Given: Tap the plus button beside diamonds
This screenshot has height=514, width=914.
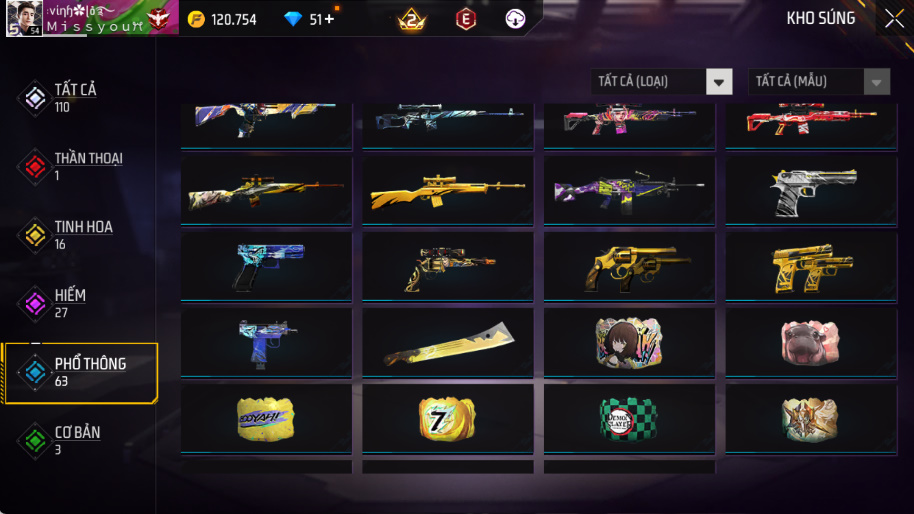Looking at the screenshot, I should point(329,19).
